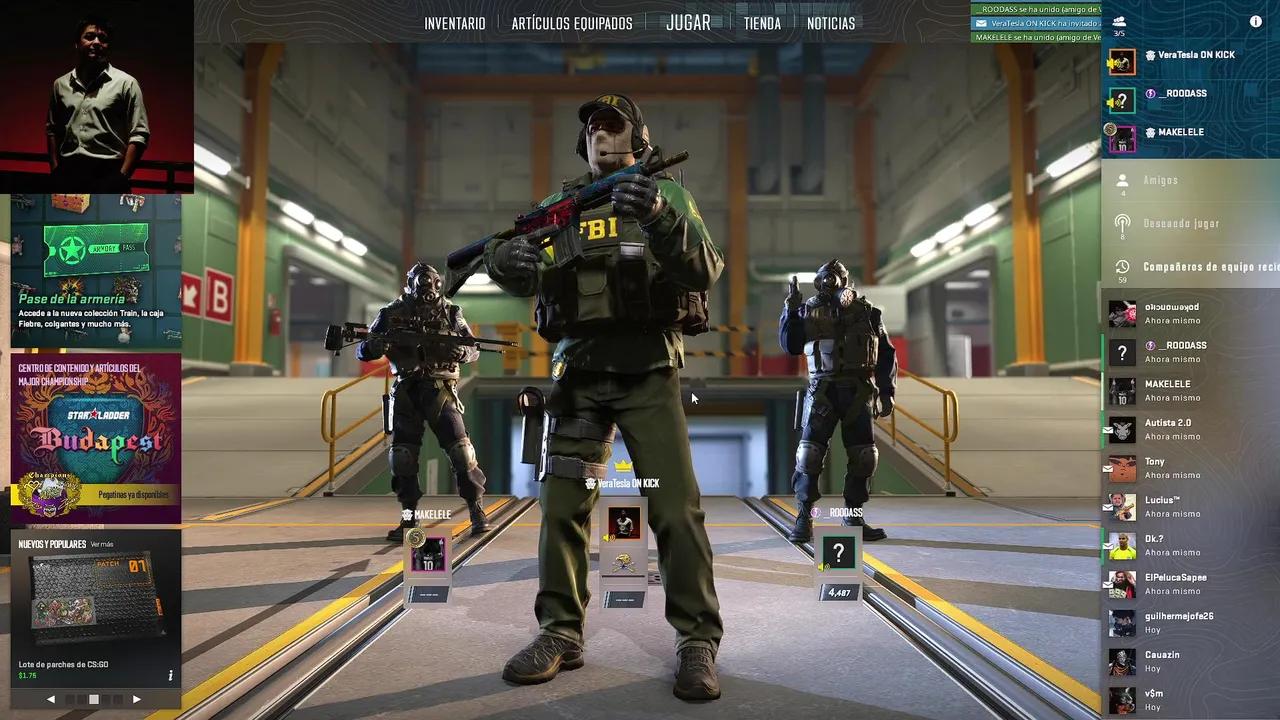Select the Jugar menu entry
This screenshot has height=720, width=1280.
(688, 23)
